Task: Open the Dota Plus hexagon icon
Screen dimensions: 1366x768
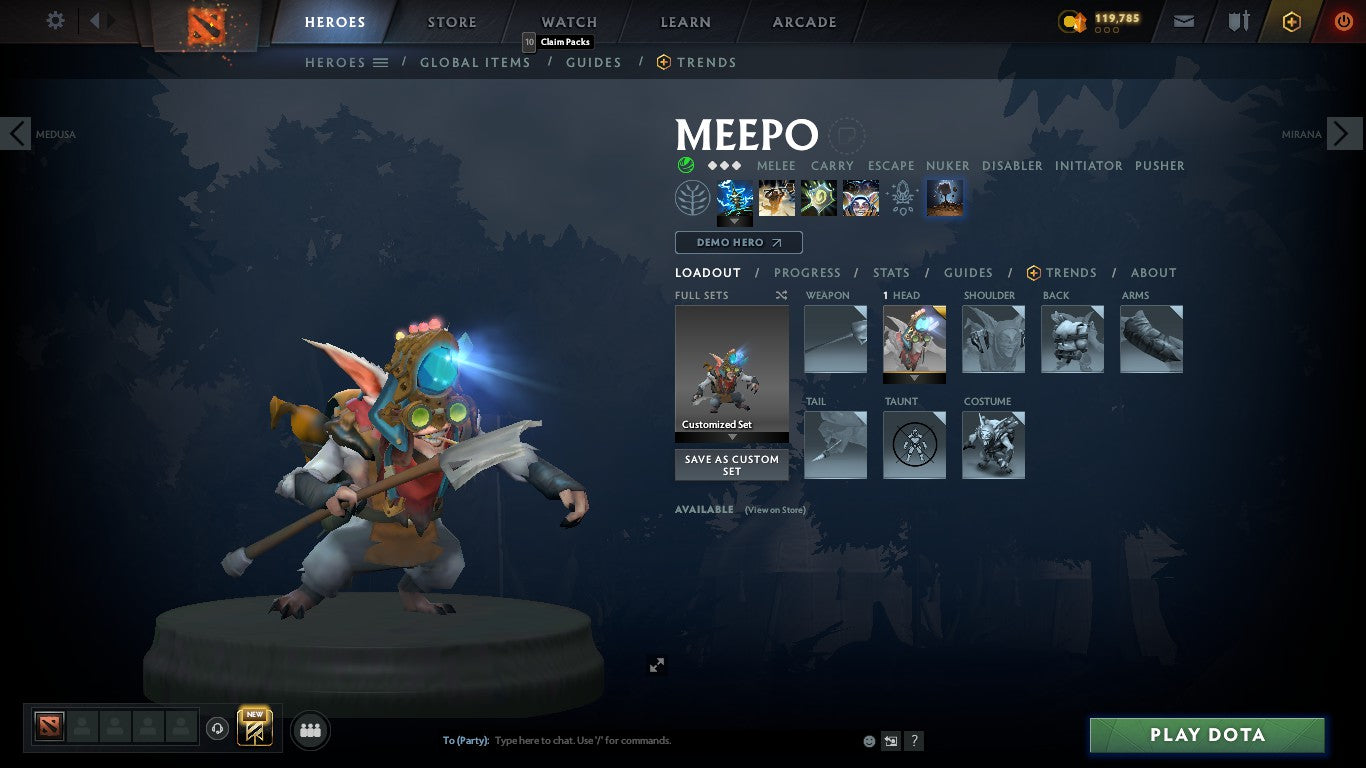Action: (1291, 20)
